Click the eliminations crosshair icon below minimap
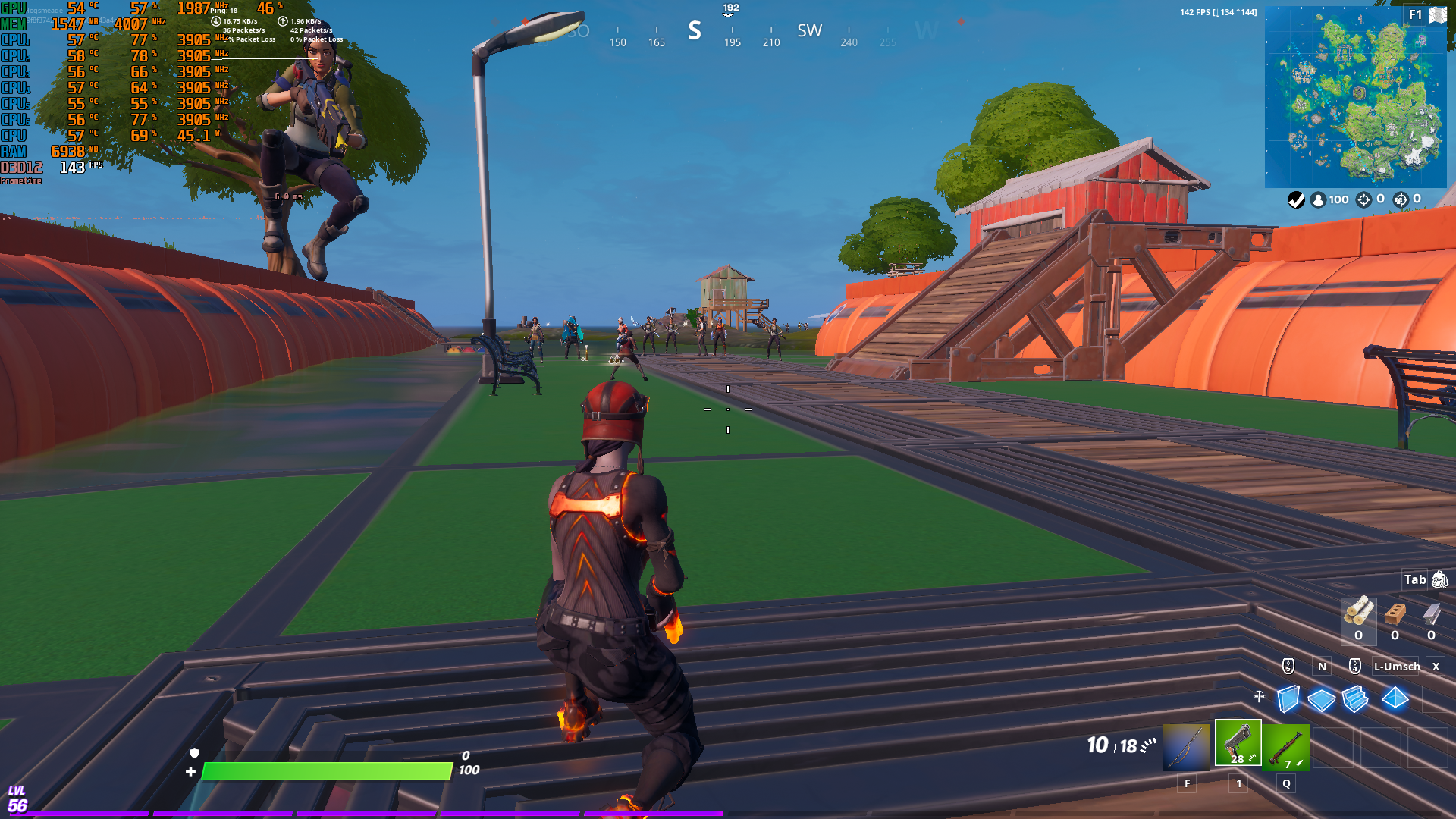1456x819 pixels. (1363, 199)
